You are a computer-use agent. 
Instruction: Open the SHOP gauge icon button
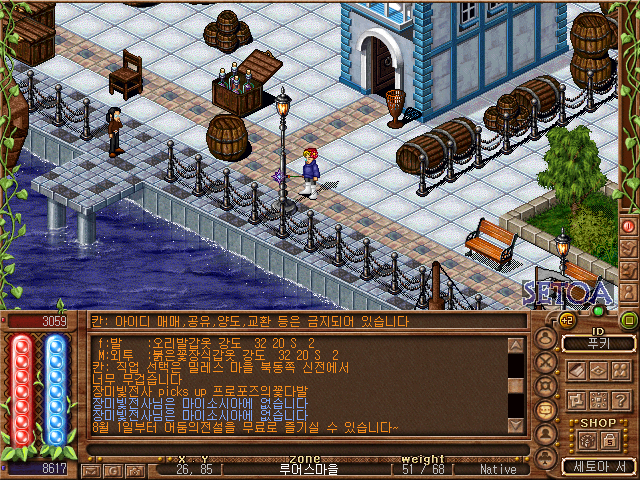[587, 440]
